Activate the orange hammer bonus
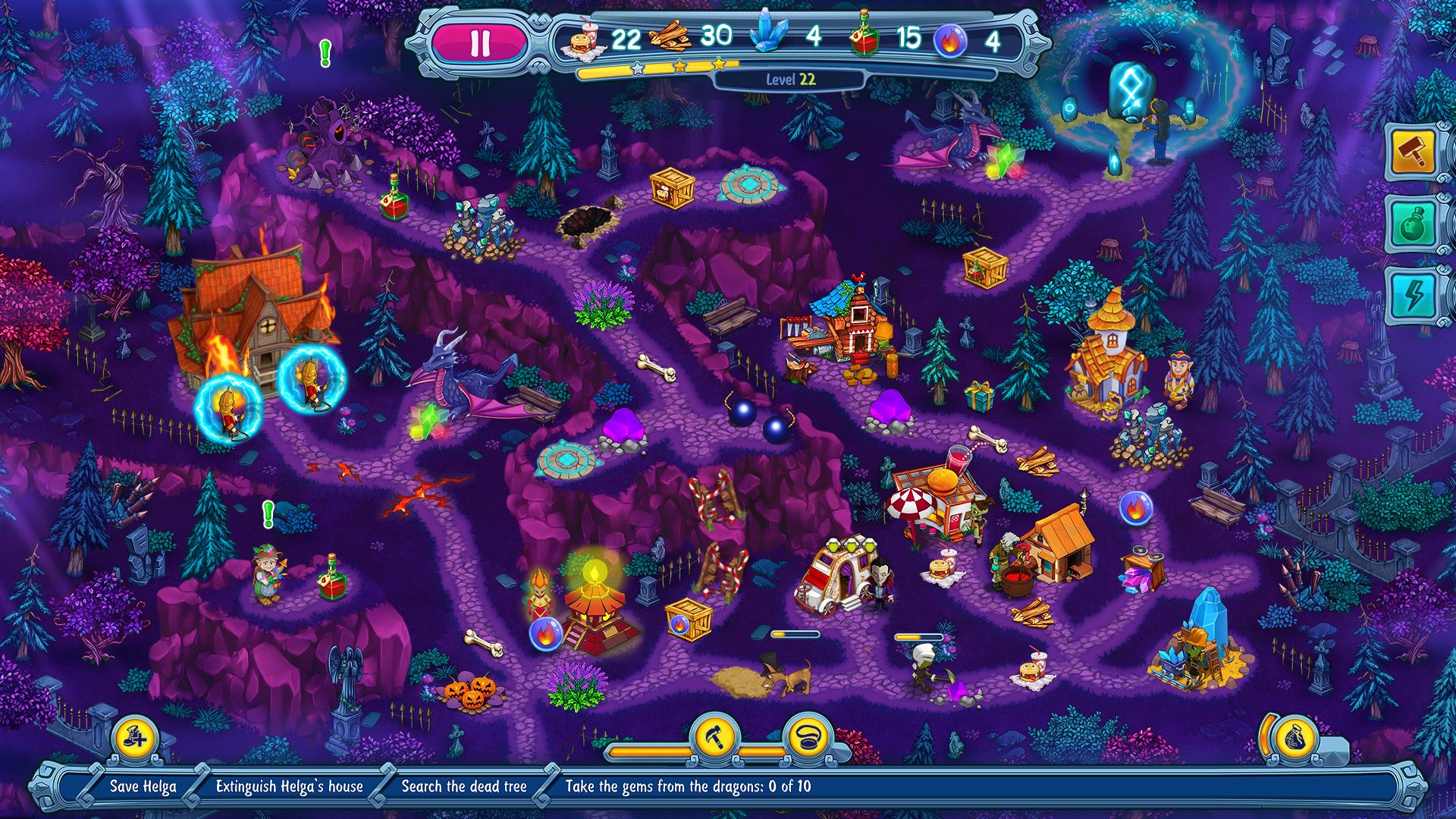1456x819 pixels. click(x=1414, y=152)
